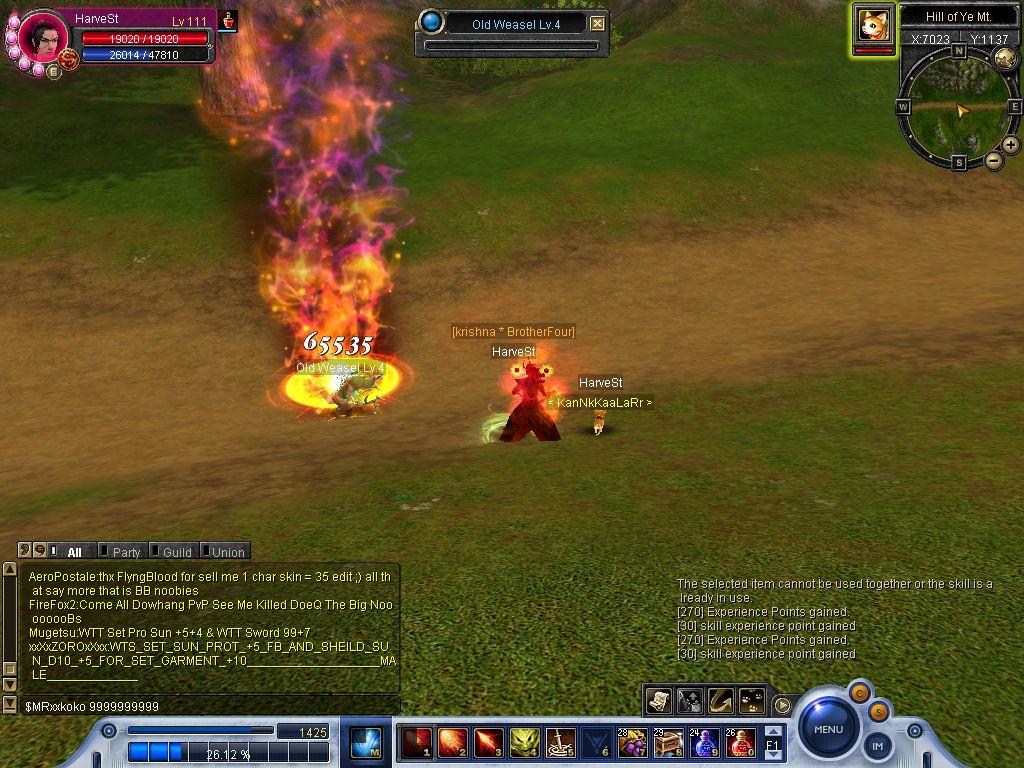The image size is (1024, 768).
Task: Zoom out the minimap with minus button
Action: 994,160
